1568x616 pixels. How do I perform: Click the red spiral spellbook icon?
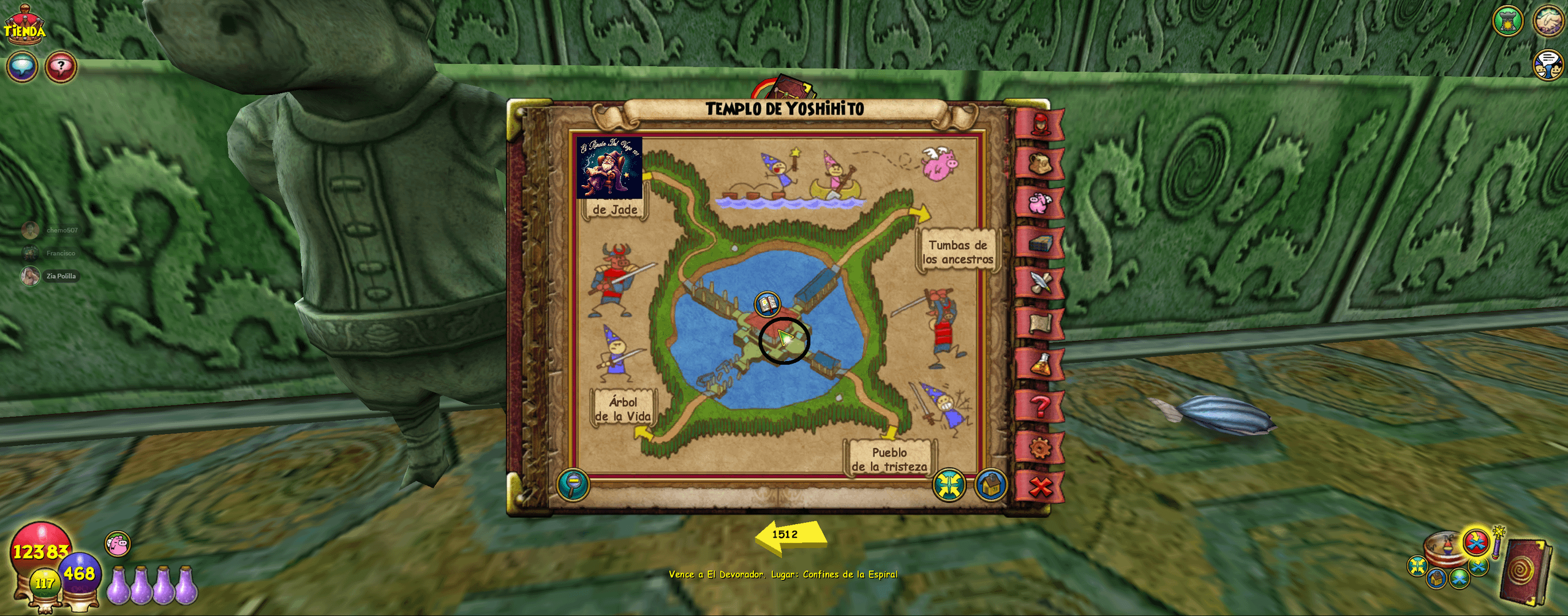coord(1525,571)
